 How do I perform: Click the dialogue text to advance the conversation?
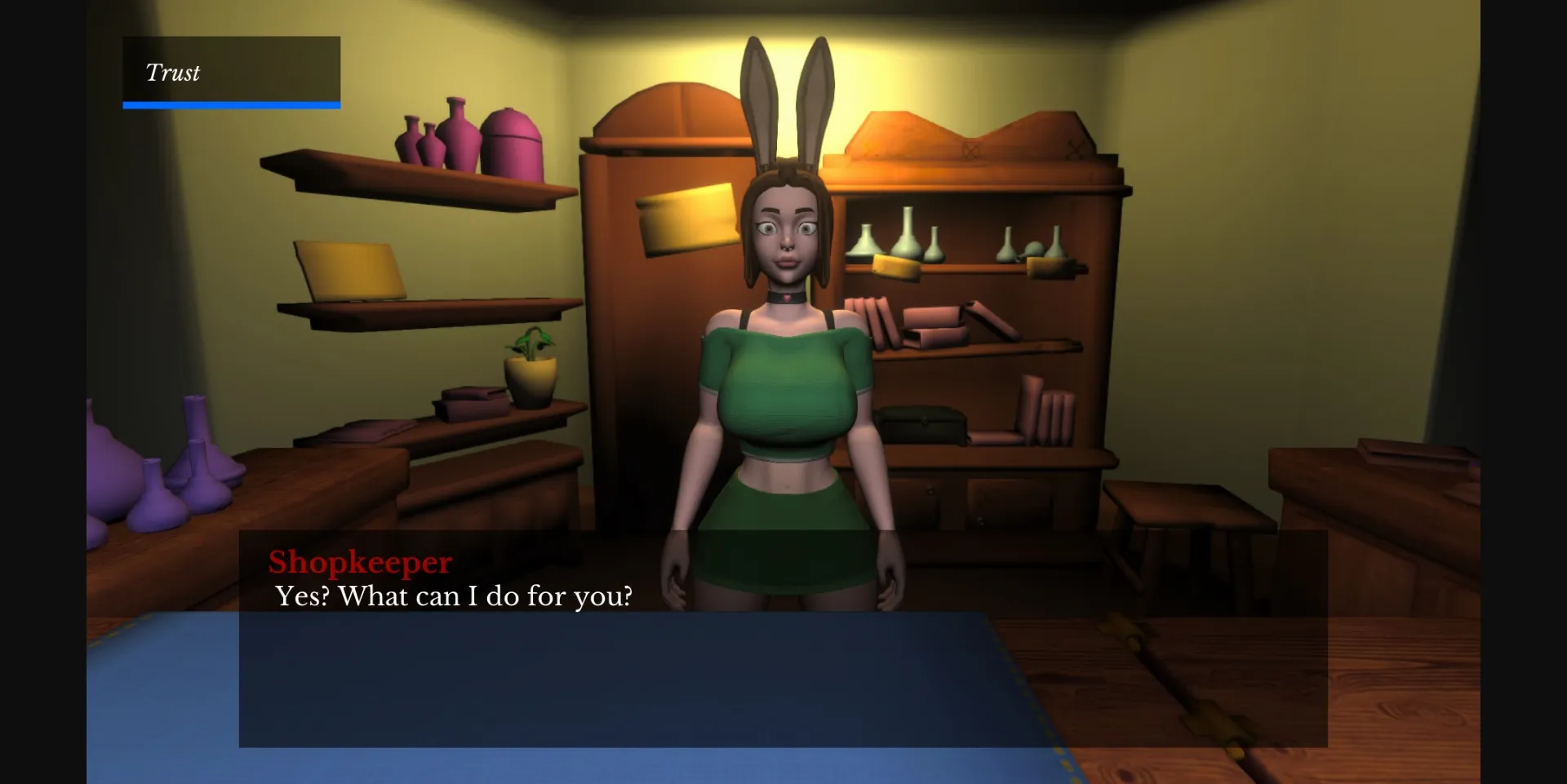click(454, 596)
